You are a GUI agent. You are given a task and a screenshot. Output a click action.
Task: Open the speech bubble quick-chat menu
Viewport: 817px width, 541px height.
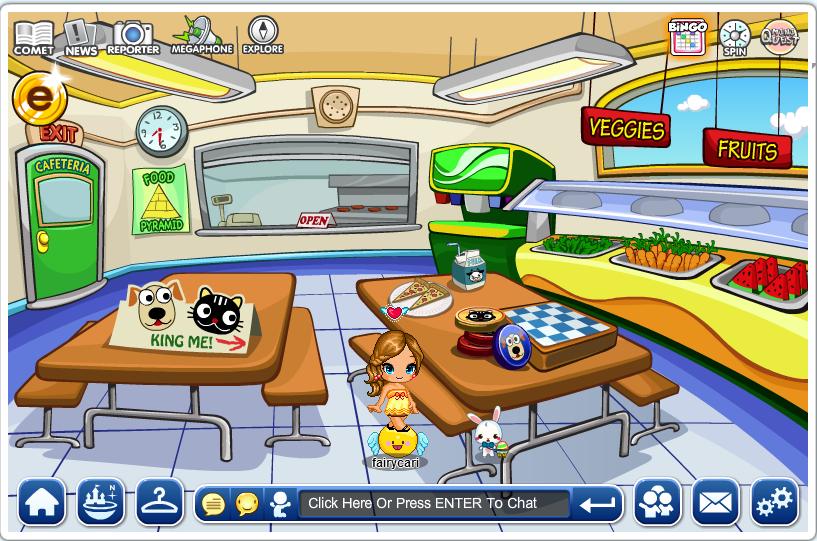213,504
